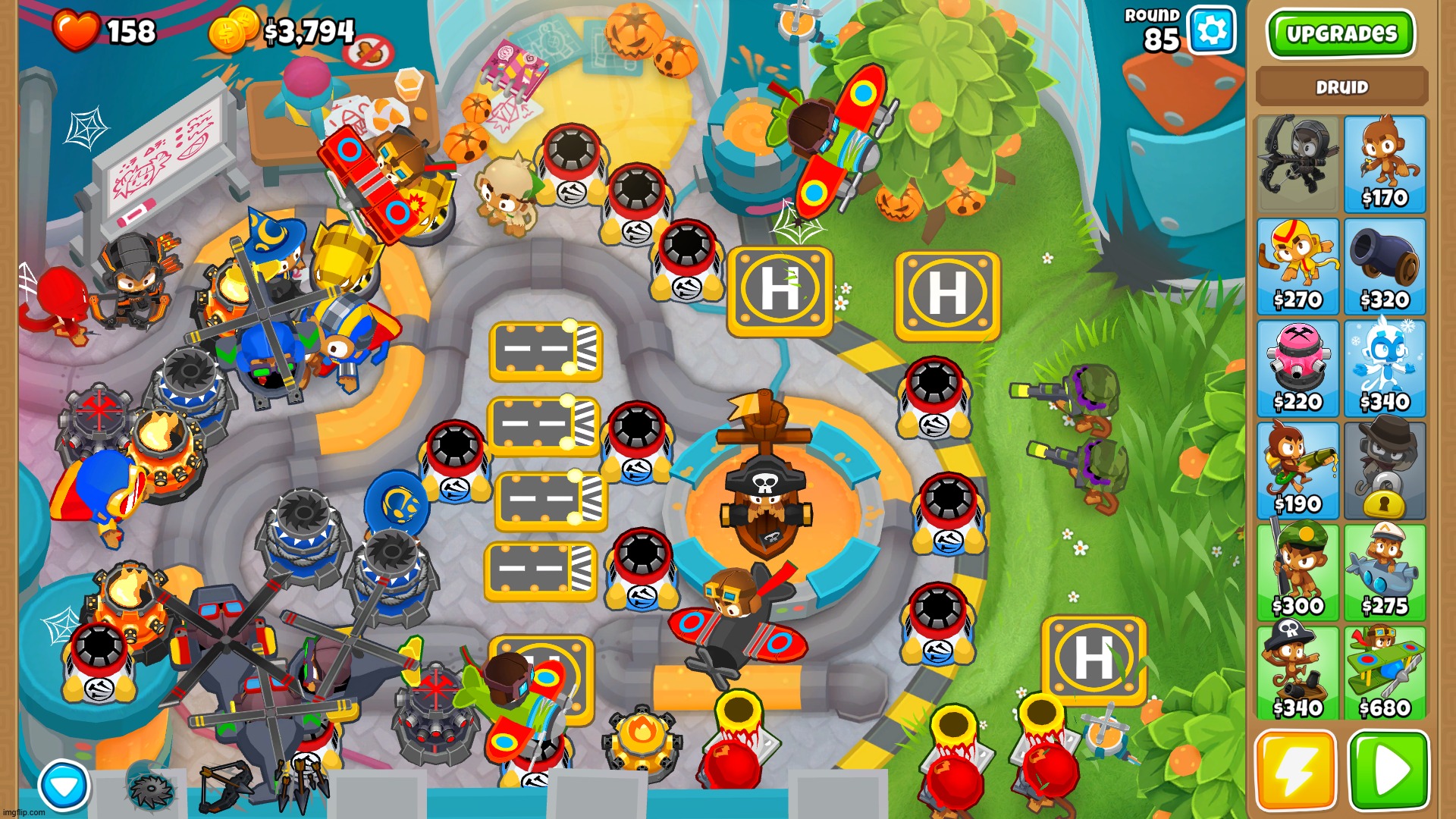Click the blue down-arrow round button
The width and height of the screenshot is (1456, 819).
click(64, 786)
